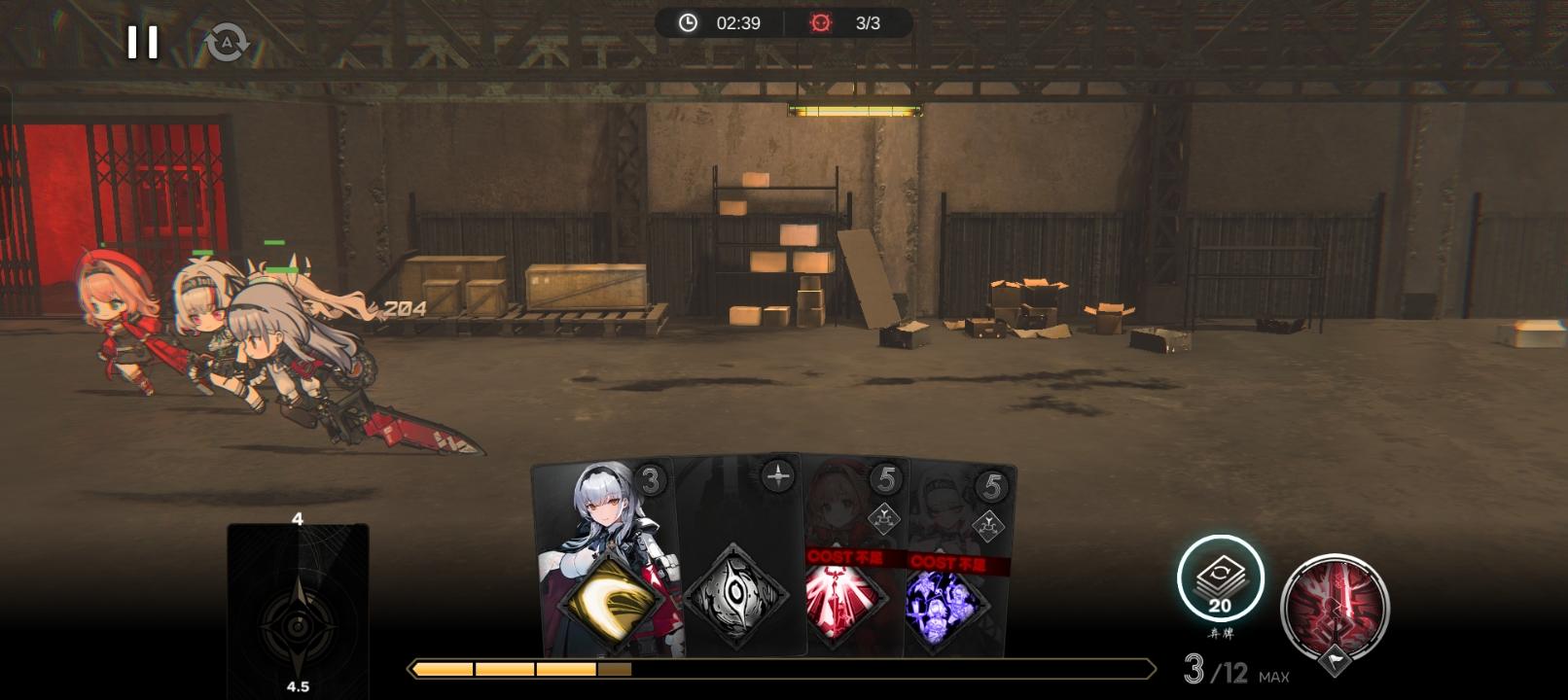Tap the clock icon beside the 02:39 timer

(687, 24)
